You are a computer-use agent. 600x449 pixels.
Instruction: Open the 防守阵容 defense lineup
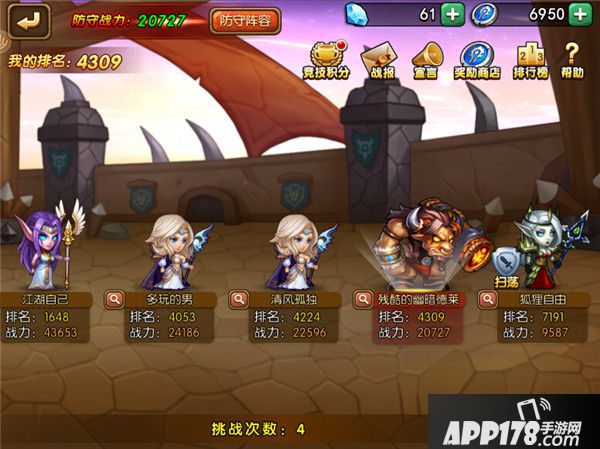click(x=245, y=20)
